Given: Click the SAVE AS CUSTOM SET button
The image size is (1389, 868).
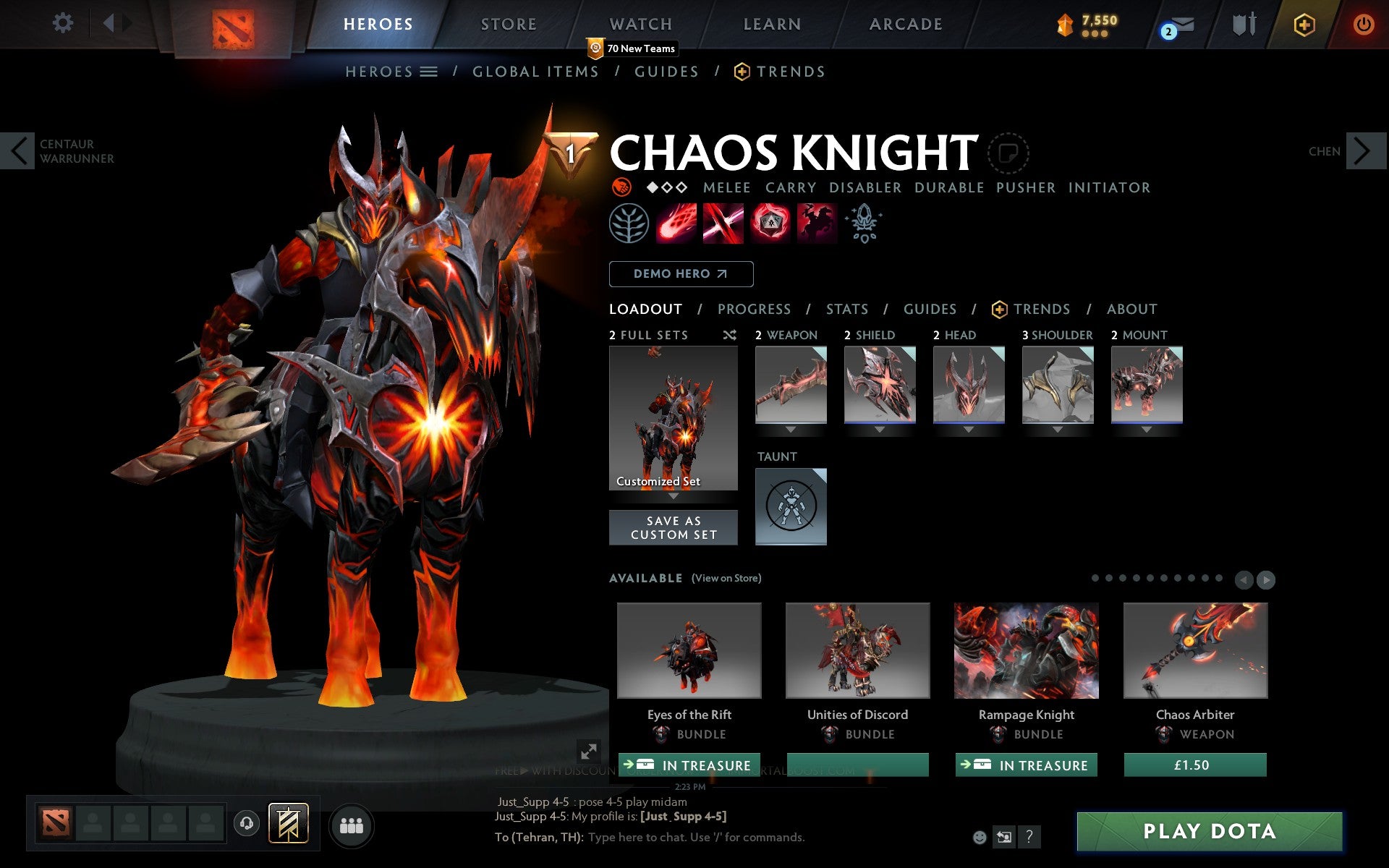Looking at the screenshot, I should (x=674, y=527).
